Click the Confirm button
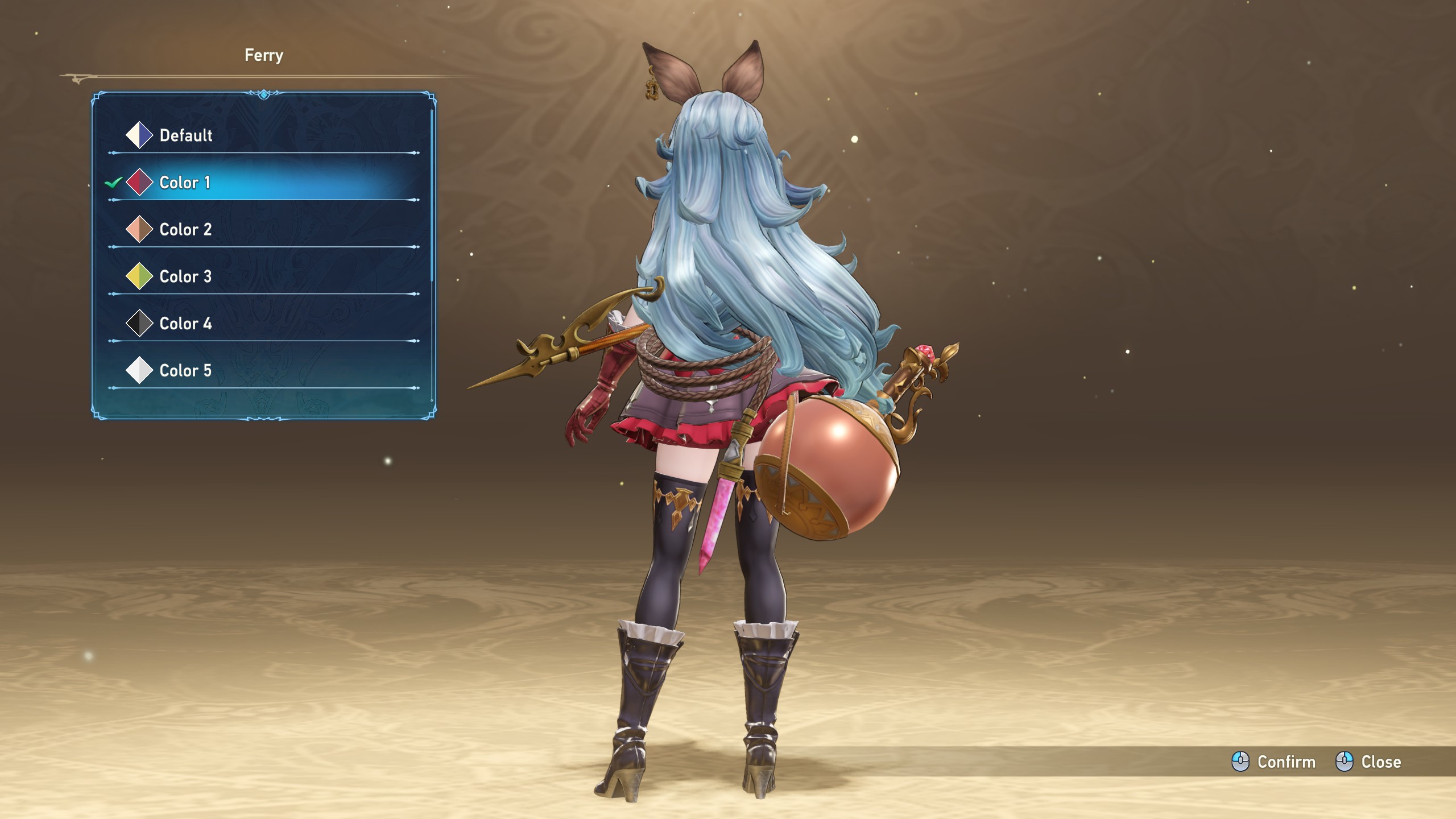 tap(1274, 762)
